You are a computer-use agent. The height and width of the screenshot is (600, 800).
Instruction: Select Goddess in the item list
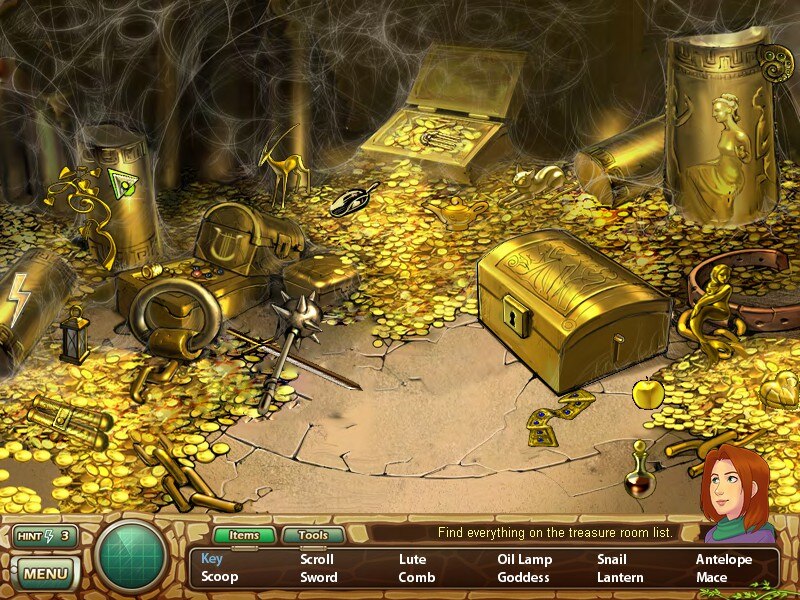(x=524, y=577)
